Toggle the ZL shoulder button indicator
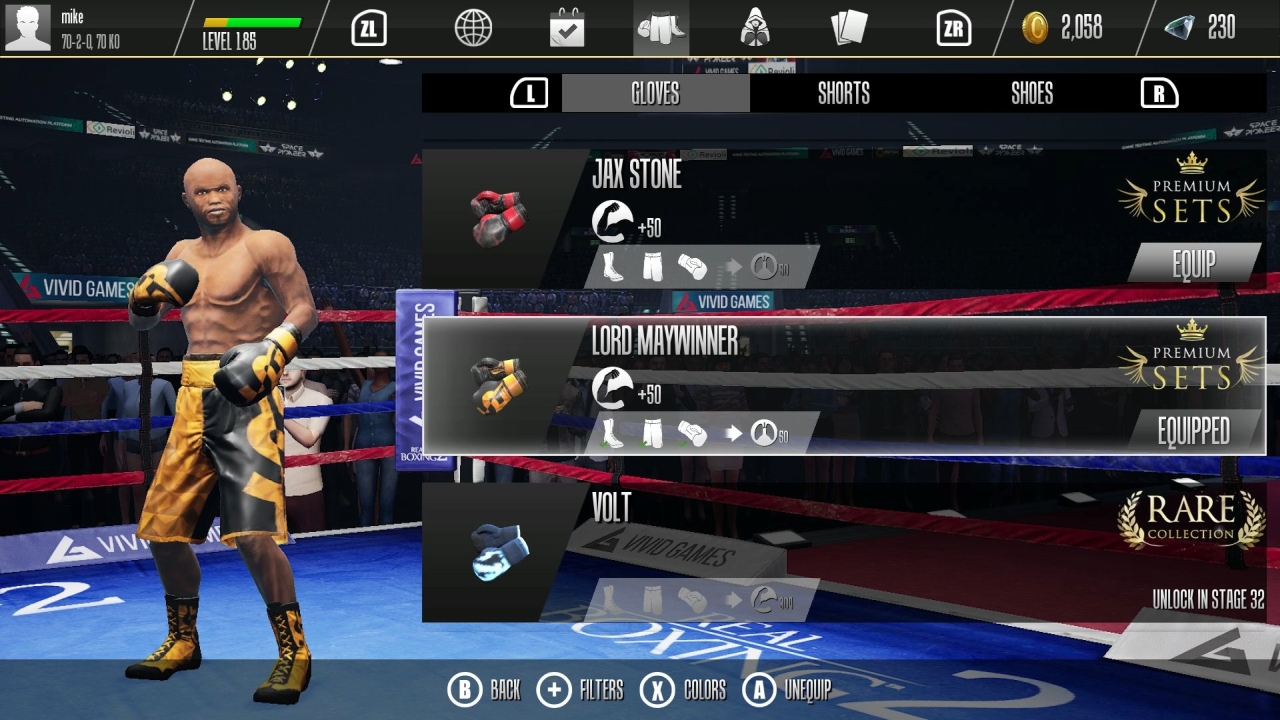1280x720 pixels. point(367,28)
